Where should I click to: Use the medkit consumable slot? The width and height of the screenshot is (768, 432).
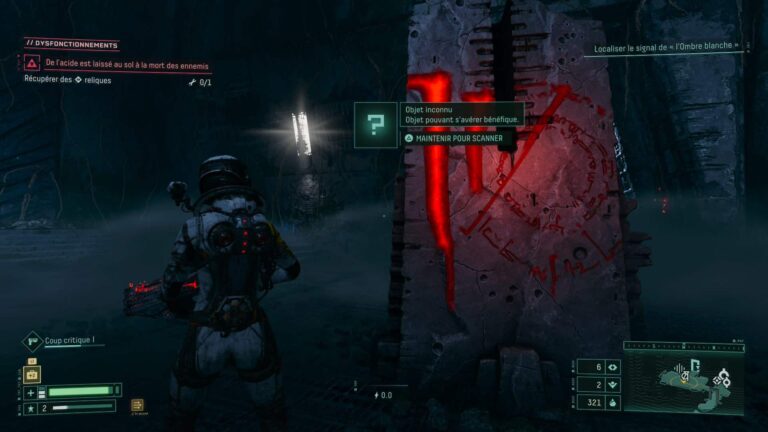(x=31, y=375)
